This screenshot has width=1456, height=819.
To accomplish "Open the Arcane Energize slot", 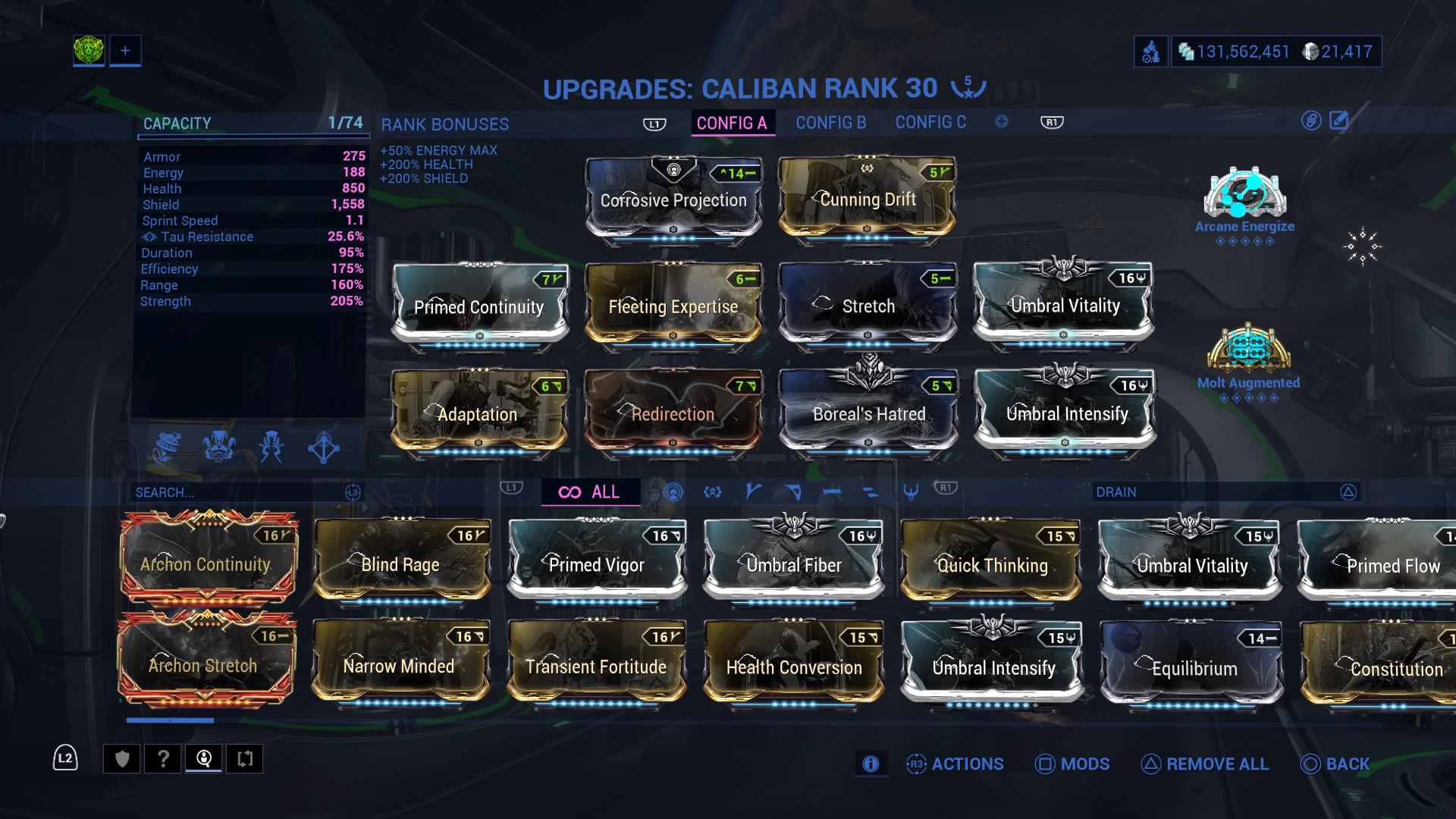I will click(1244, 196).
